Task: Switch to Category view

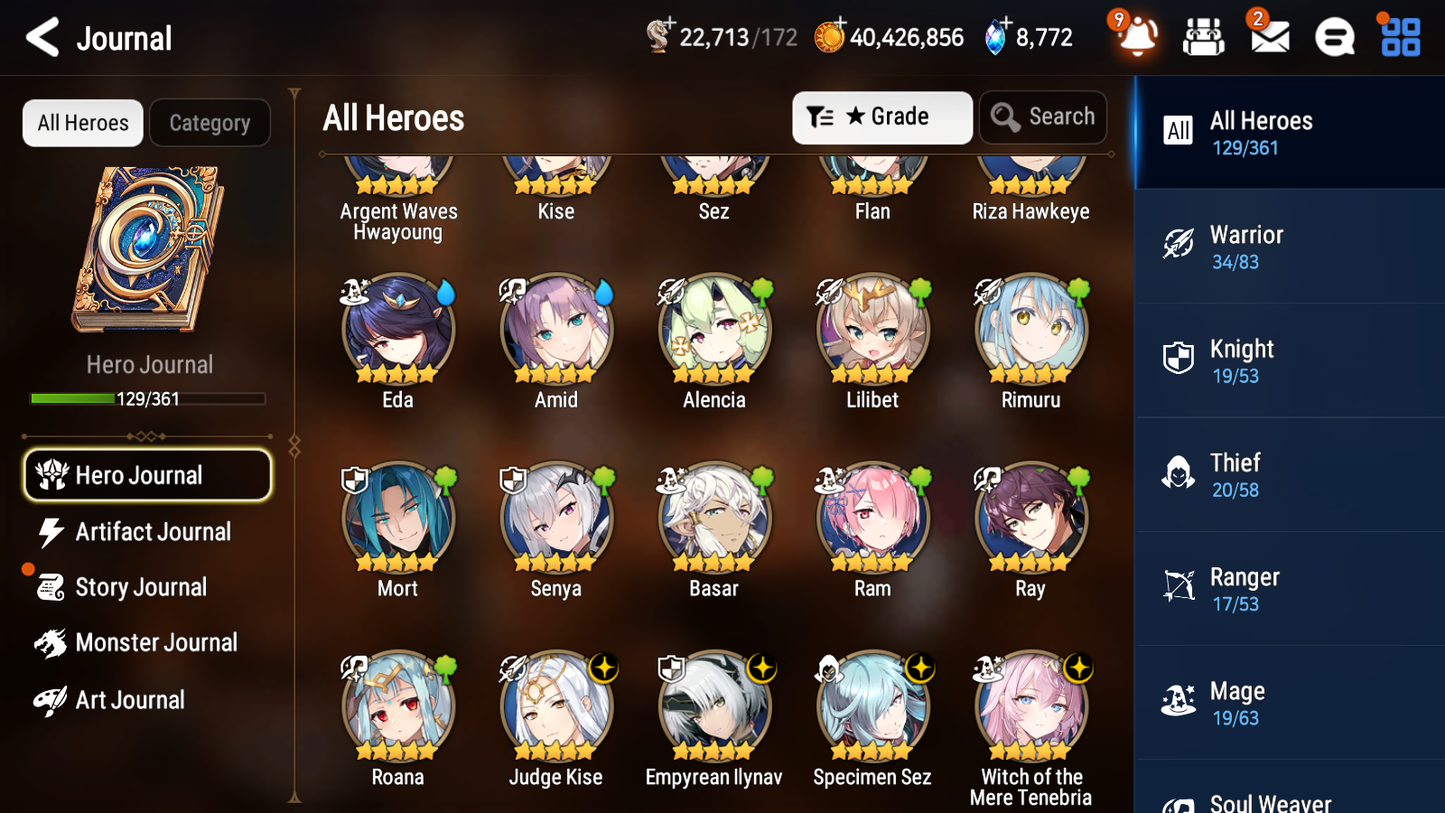Action: coord(209,123)
